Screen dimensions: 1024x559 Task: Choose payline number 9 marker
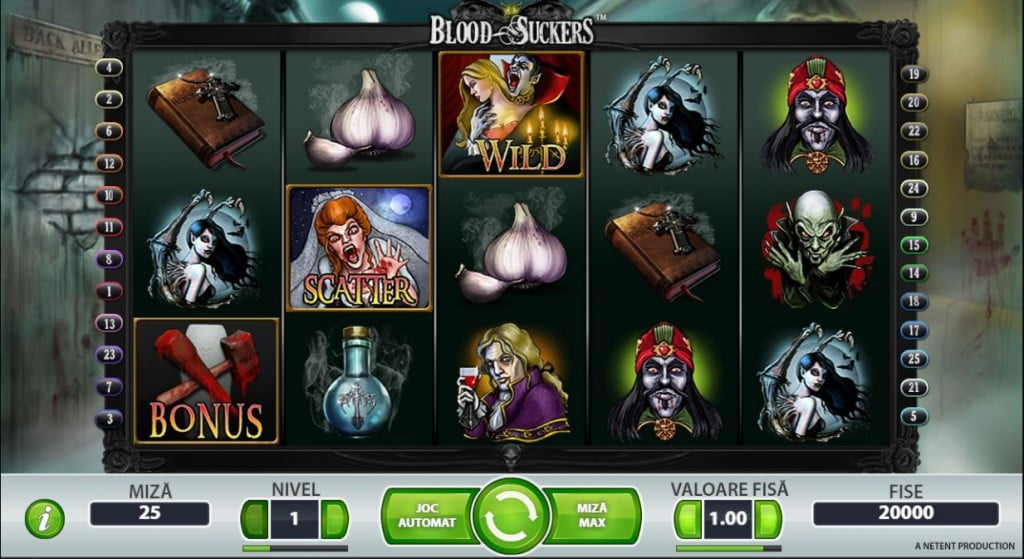(x=913, y=216)
